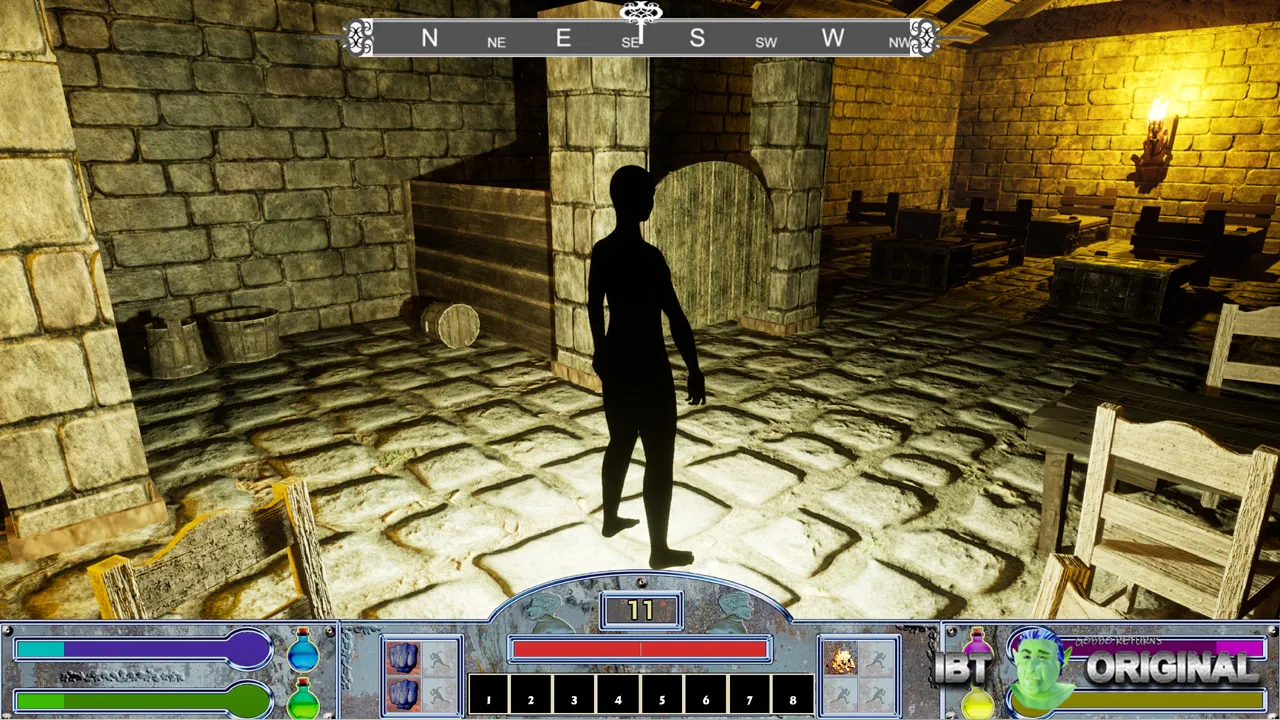1280x720 pixels.
Task: Pick hotbar slot 4
Action: [619, 695]
